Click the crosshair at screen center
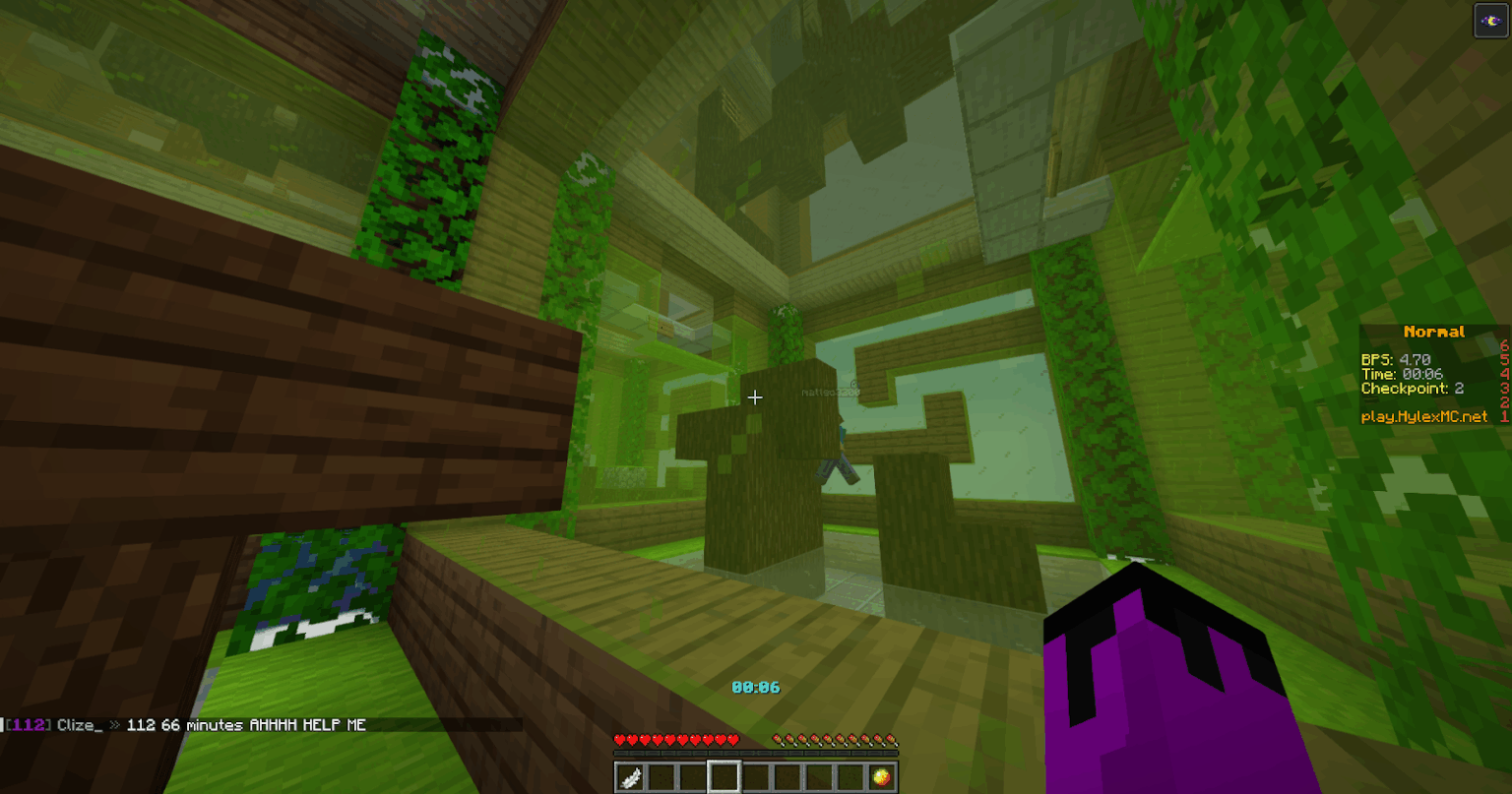 click(756, 397)
